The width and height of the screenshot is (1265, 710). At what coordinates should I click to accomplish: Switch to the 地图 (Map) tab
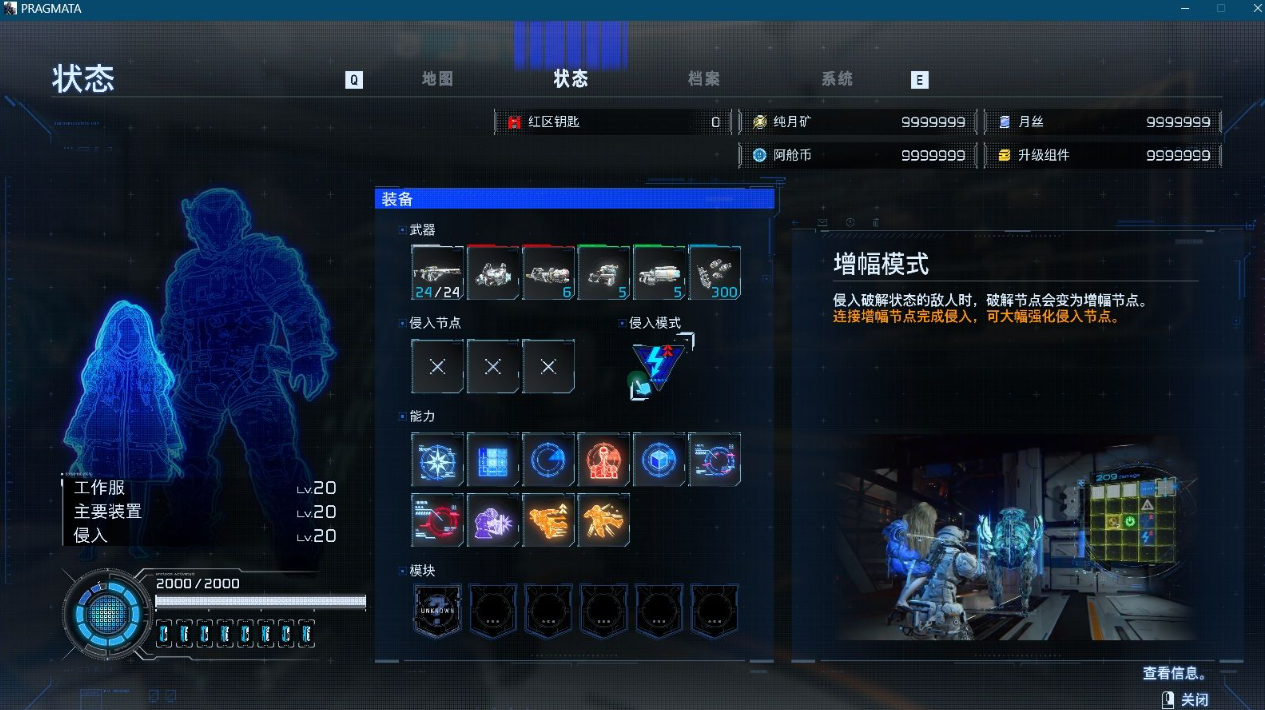pos(437,79)
